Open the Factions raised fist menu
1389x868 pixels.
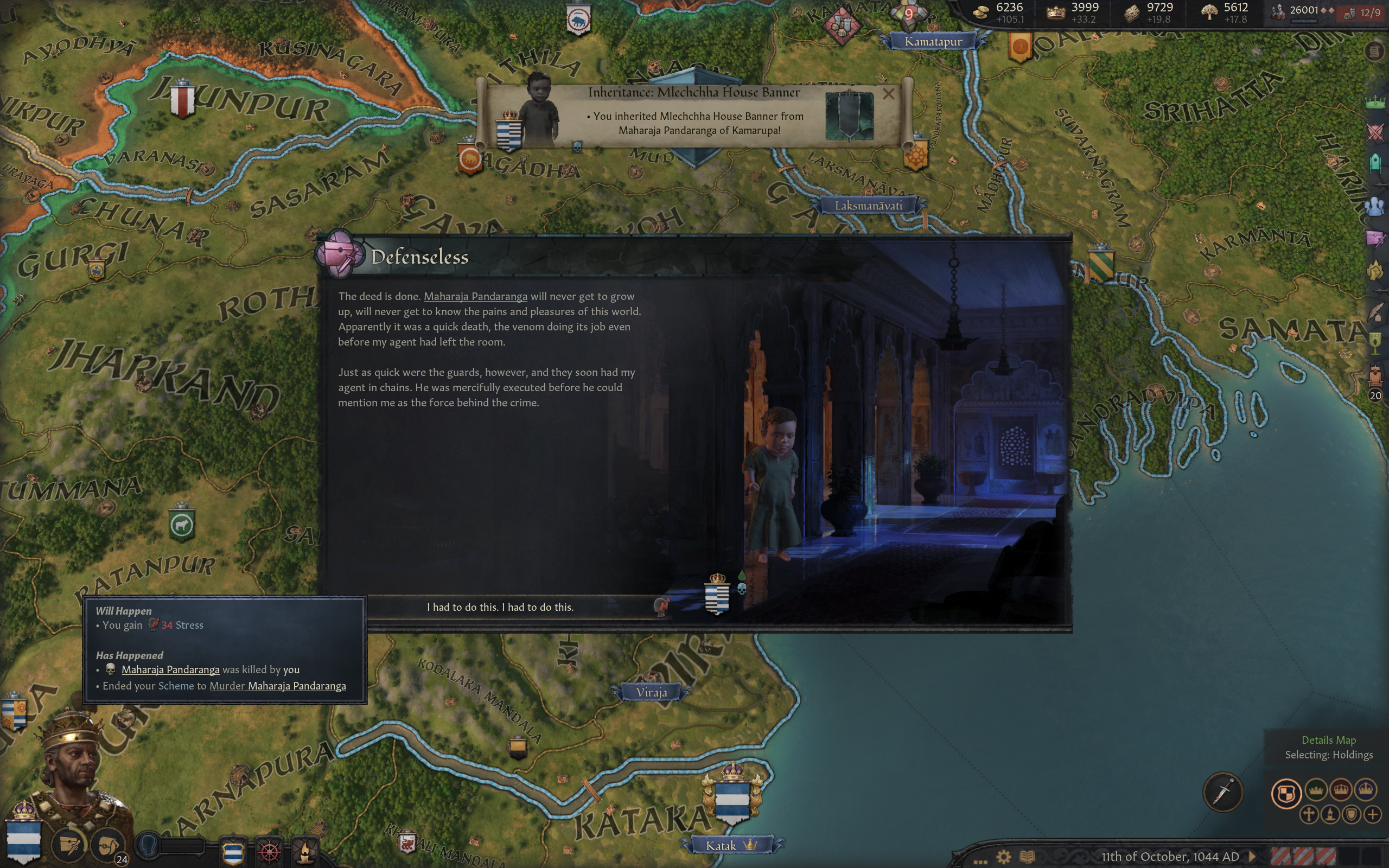[x=1375, y=270]
